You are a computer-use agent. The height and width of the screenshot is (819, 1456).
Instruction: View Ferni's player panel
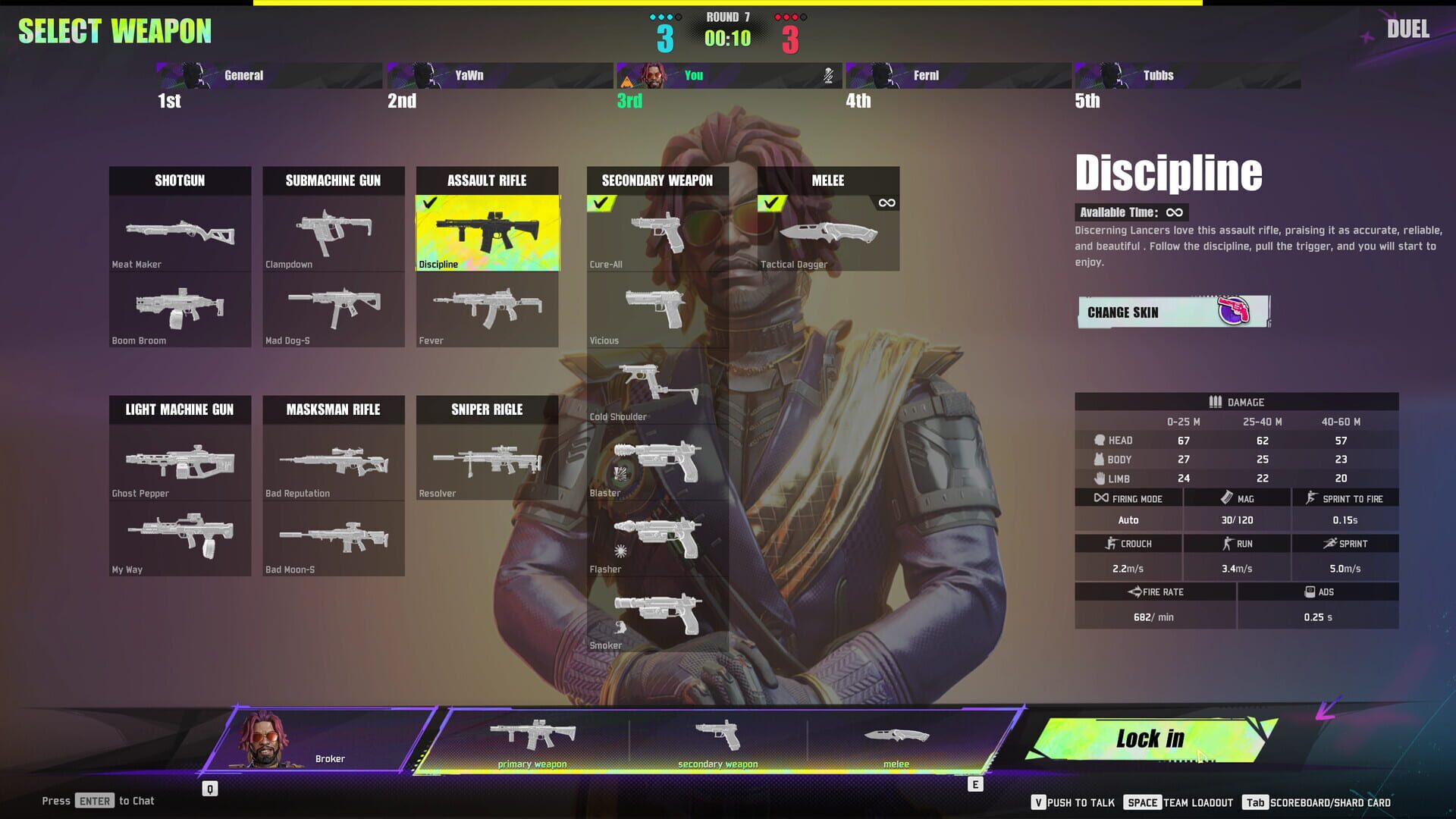958,75
